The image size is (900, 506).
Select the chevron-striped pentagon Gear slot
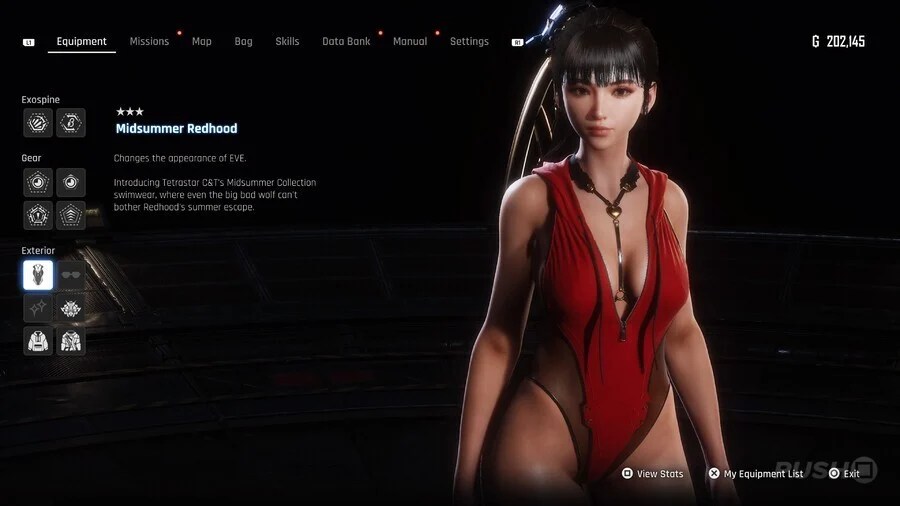[x=71, y=215]
